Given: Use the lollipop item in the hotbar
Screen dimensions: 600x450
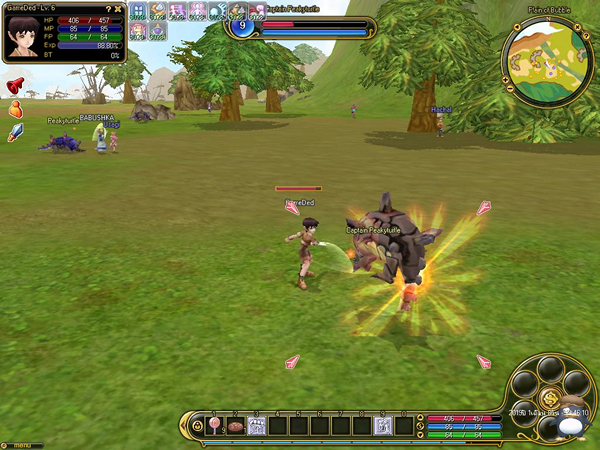Looking at the screenshot, I should [x=214, y=425].
